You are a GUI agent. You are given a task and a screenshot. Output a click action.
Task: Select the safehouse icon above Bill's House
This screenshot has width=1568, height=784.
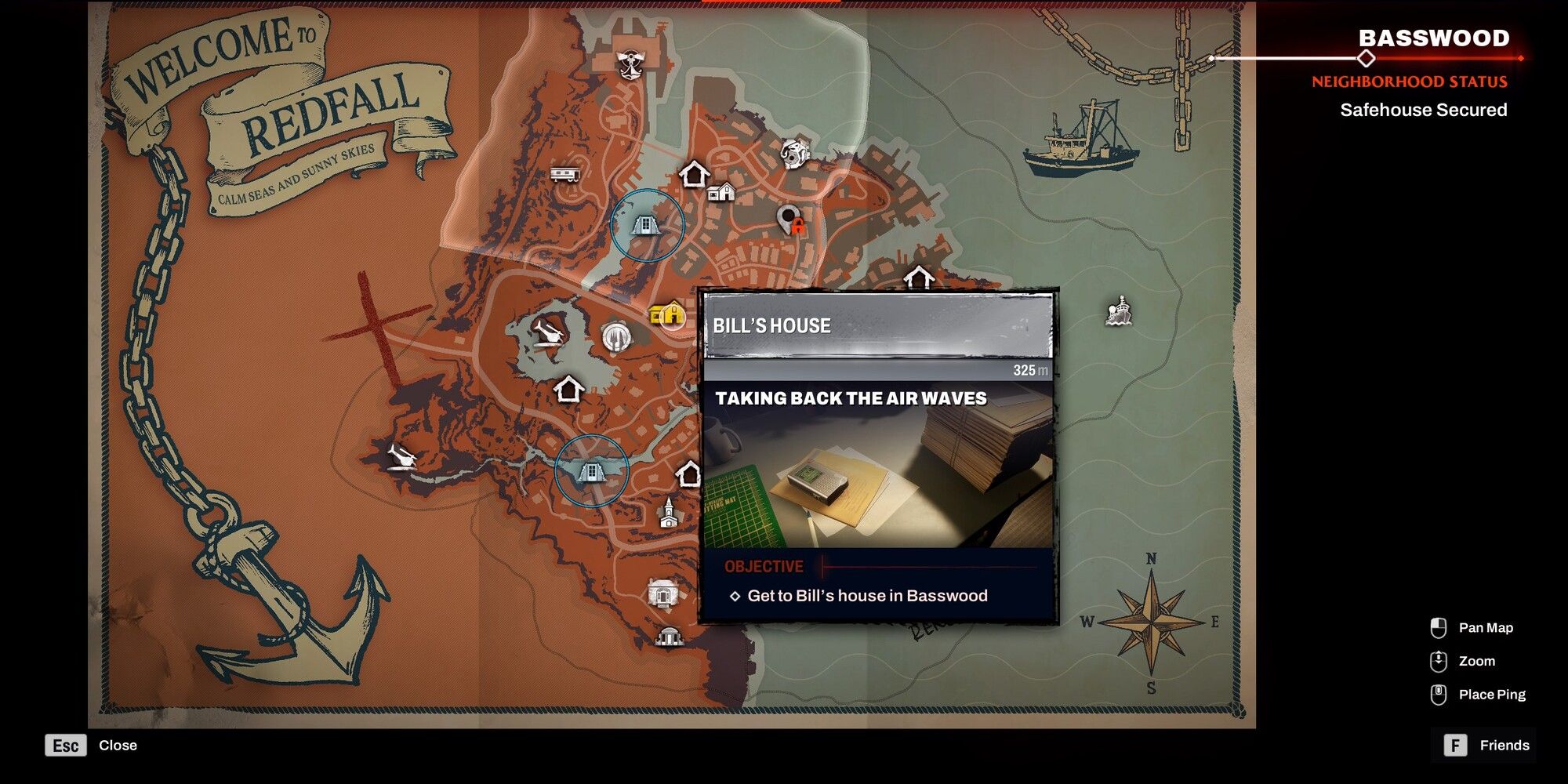[695, 173]
